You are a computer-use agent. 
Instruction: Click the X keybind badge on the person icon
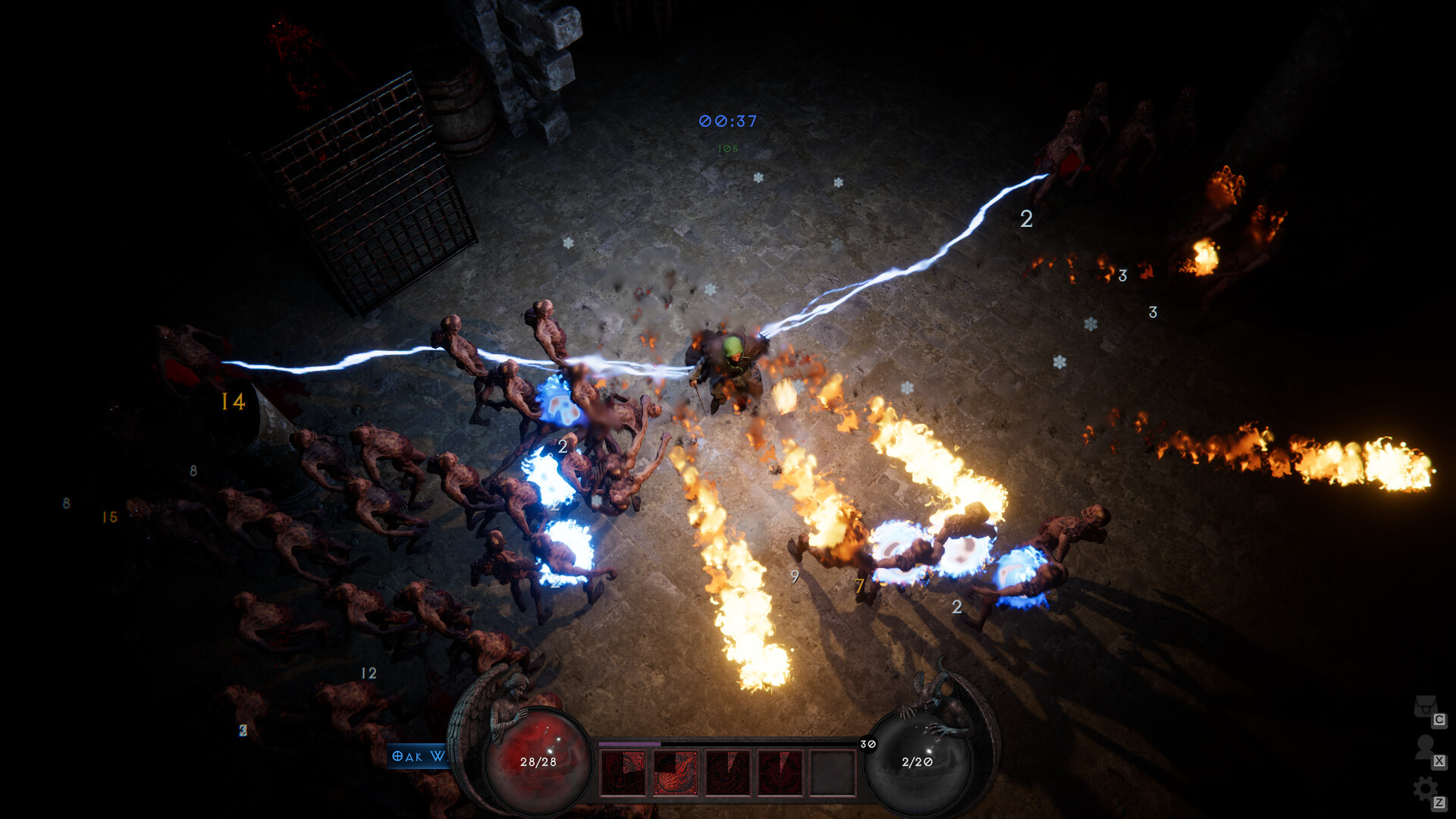click(x=1439, y=761)
